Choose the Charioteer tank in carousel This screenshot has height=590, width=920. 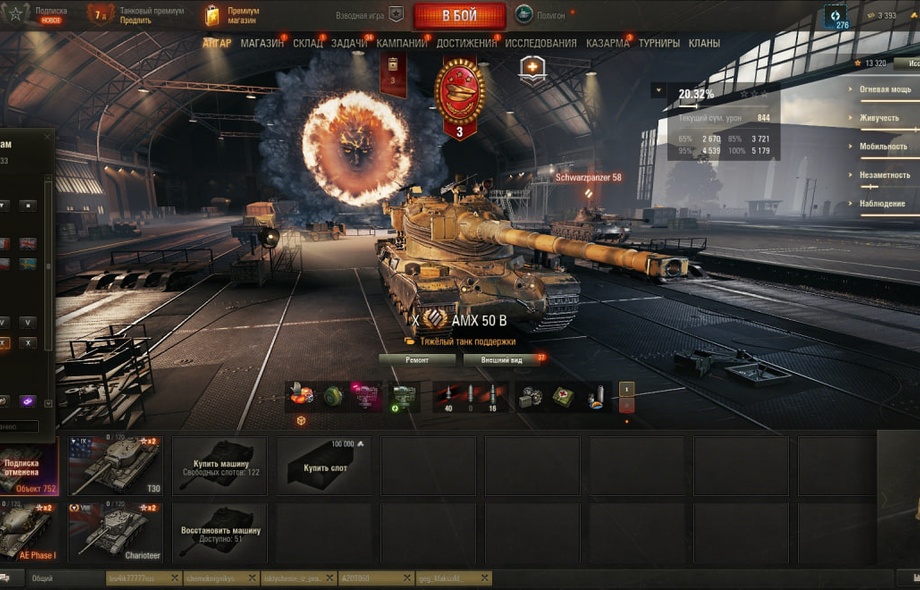click(114, 532)
